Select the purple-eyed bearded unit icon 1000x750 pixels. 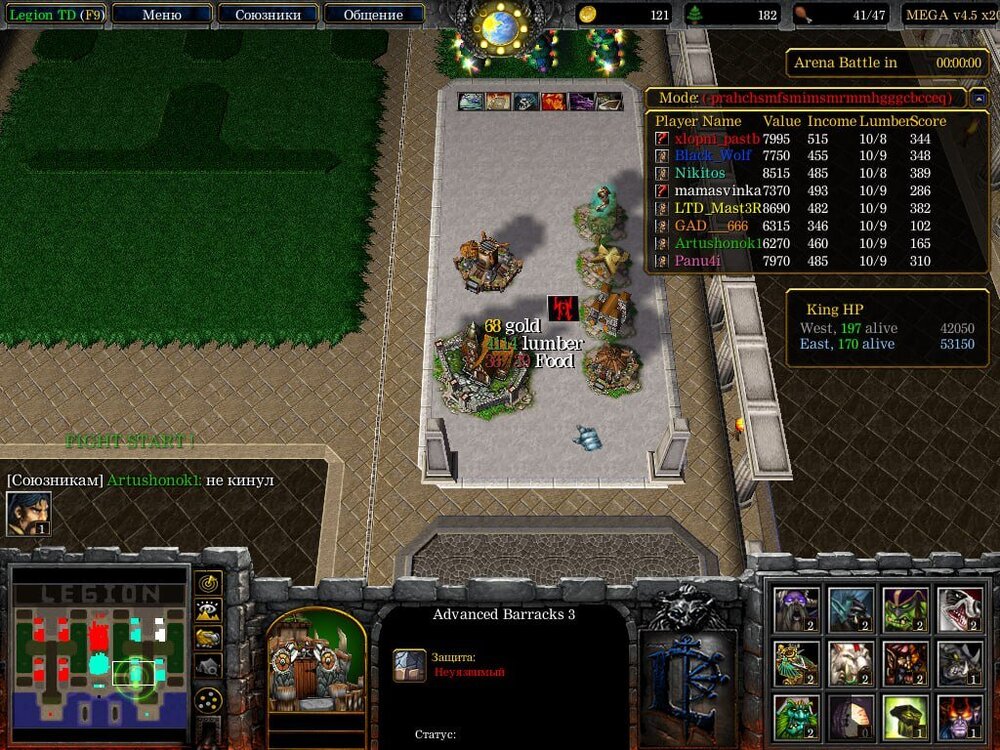coord(796,609)
